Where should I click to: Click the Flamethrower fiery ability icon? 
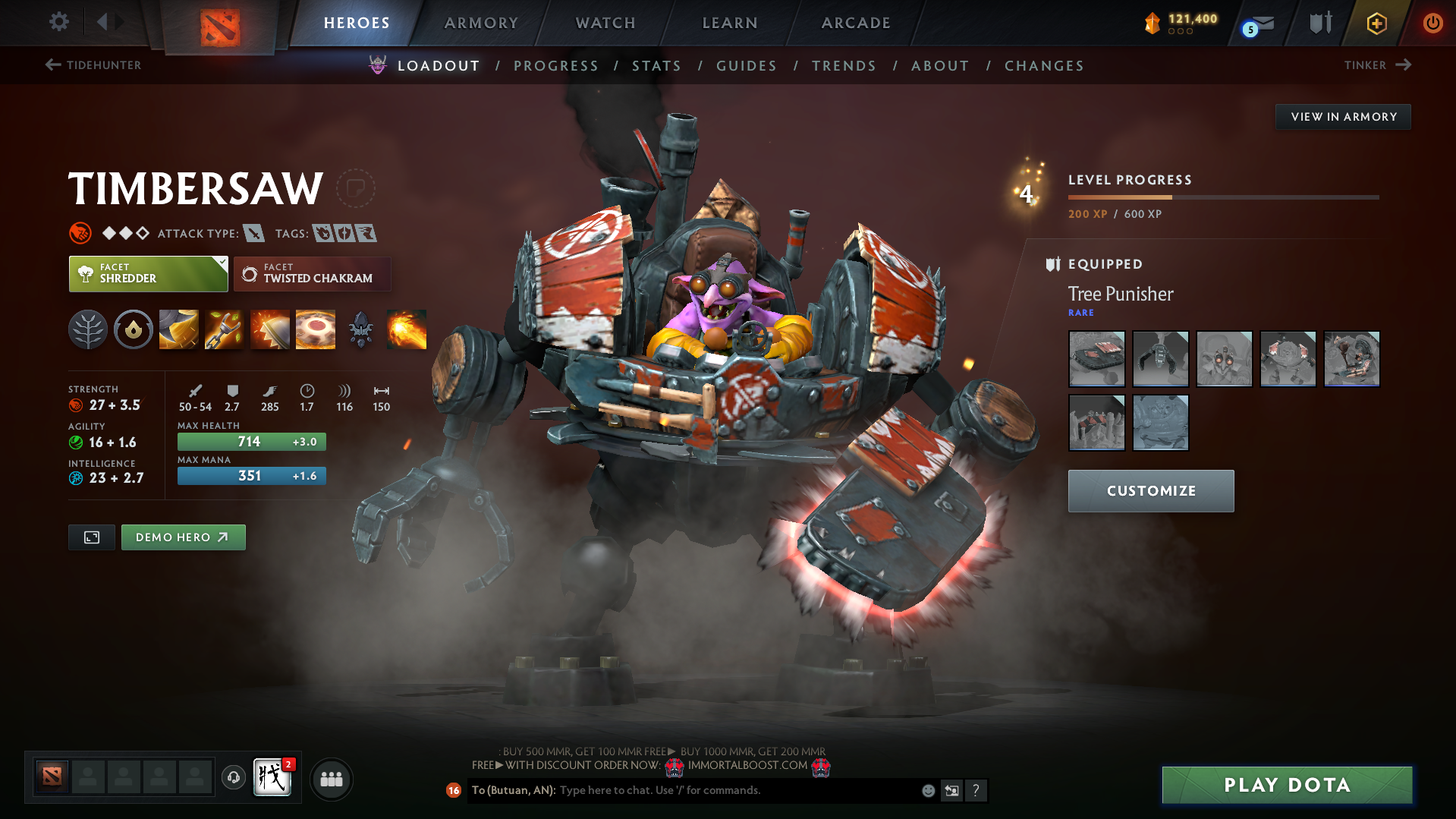pos(407,329)
